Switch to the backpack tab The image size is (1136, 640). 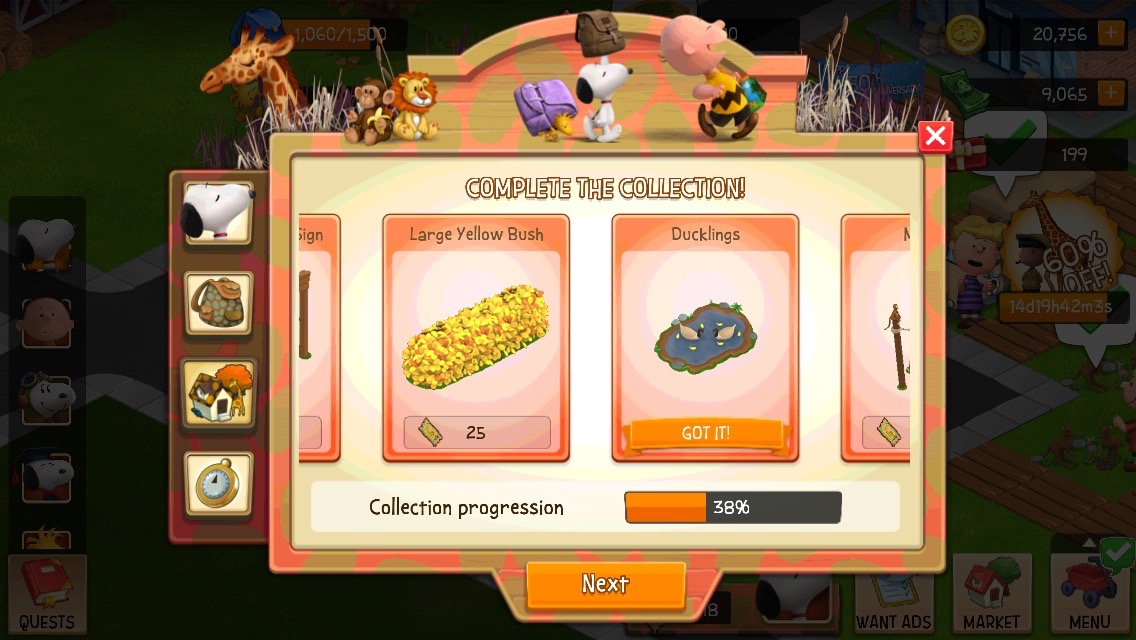coord(218,302)
